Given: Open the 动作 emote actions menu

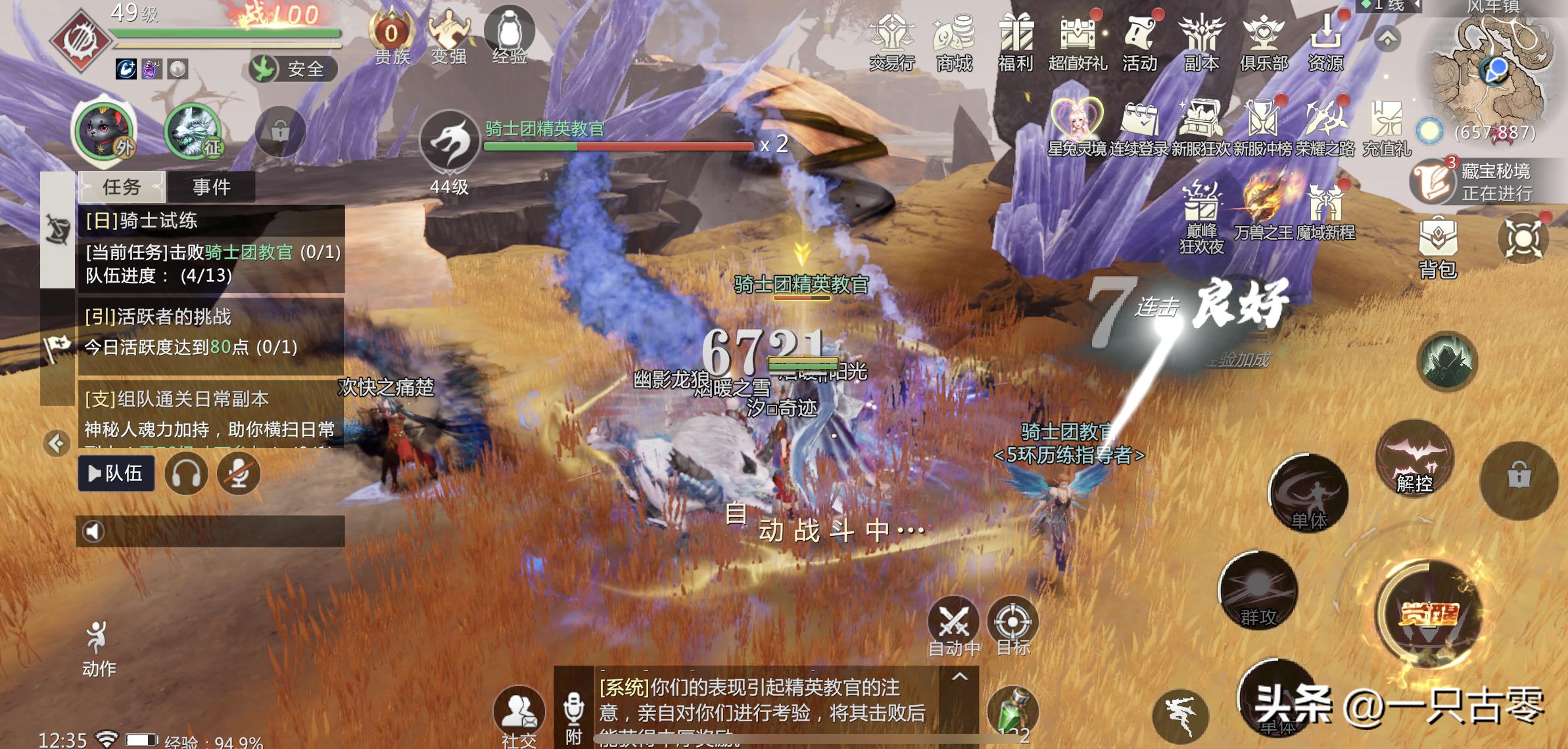Looking at the screenshot, I should (99, 647).
